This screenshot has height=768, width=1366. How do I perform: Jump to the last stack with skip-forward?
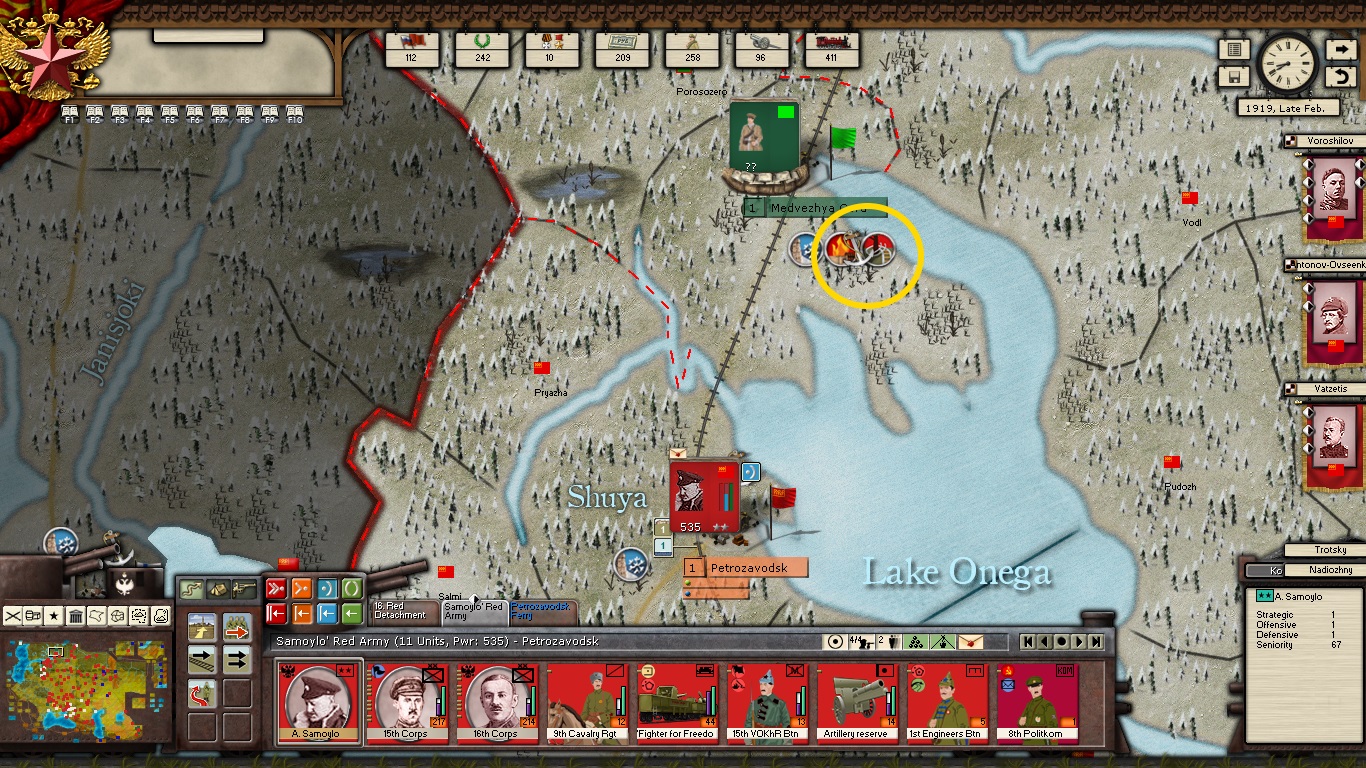click(1096, 642)
